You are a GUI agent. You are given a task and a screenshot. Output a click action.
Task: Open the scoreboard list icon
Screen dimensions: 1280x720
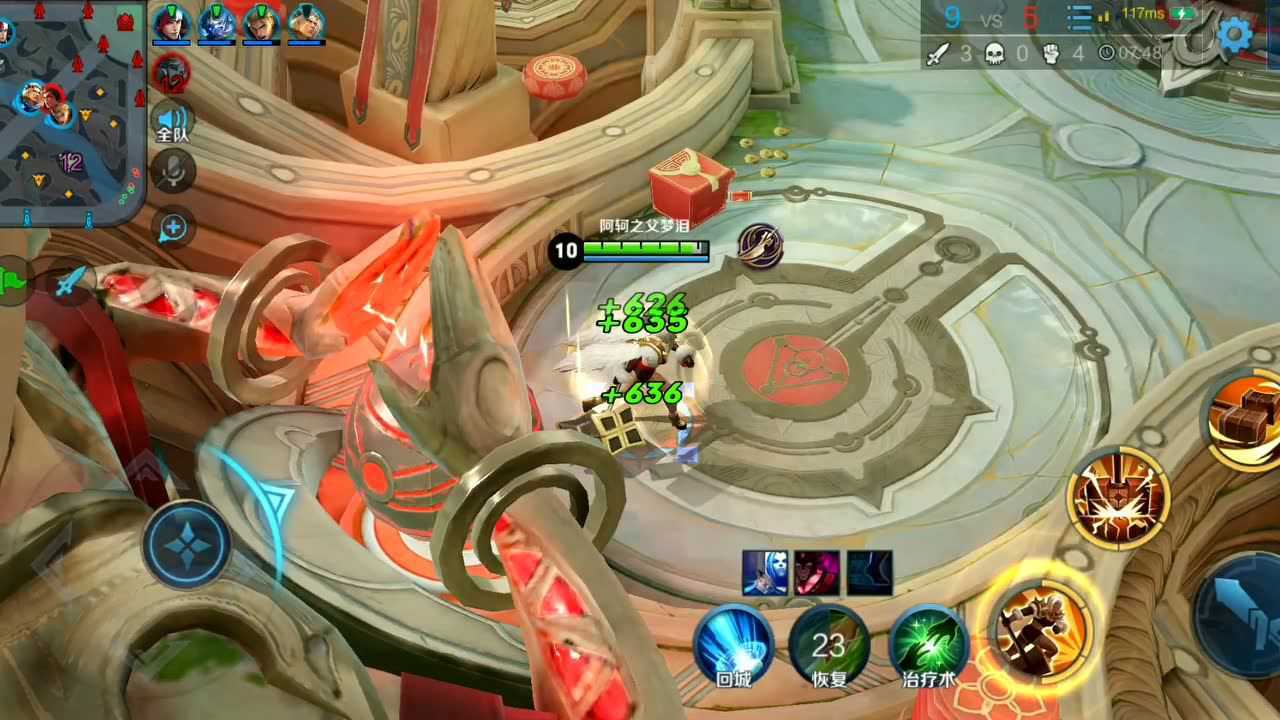click(x=1079, y=18)
